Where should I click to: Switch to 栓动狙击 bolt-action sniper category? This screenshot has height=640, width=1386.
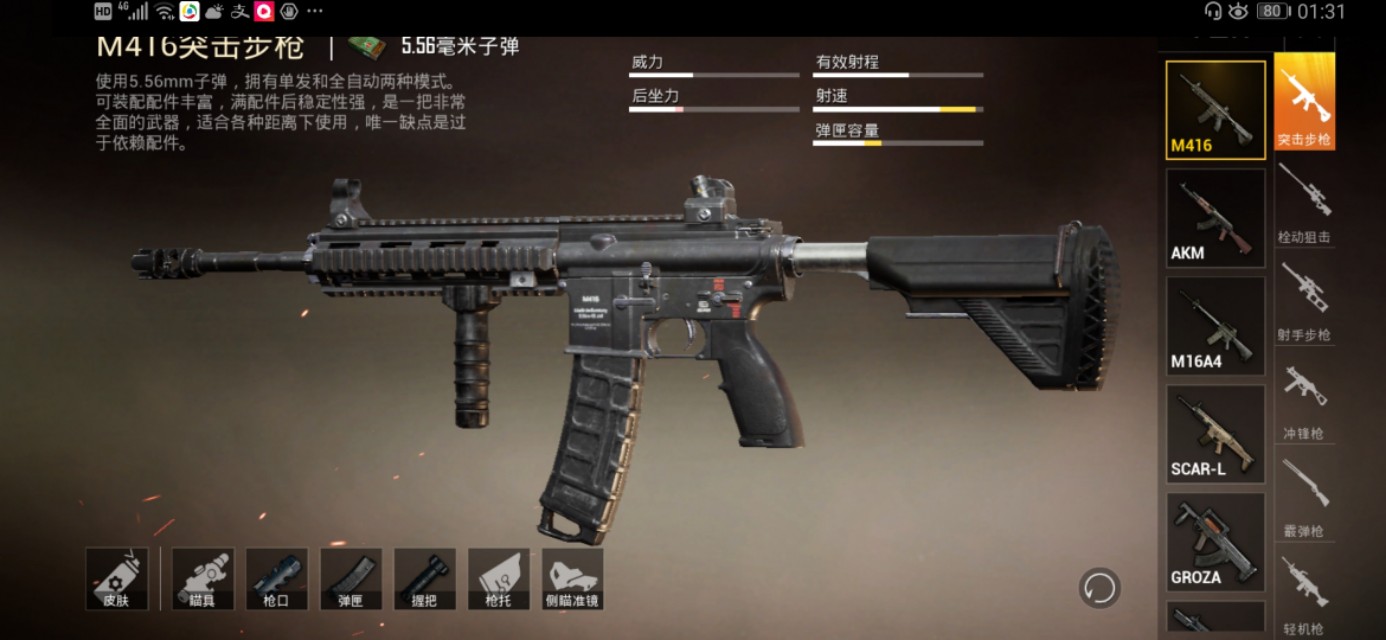pos(1304,202)
